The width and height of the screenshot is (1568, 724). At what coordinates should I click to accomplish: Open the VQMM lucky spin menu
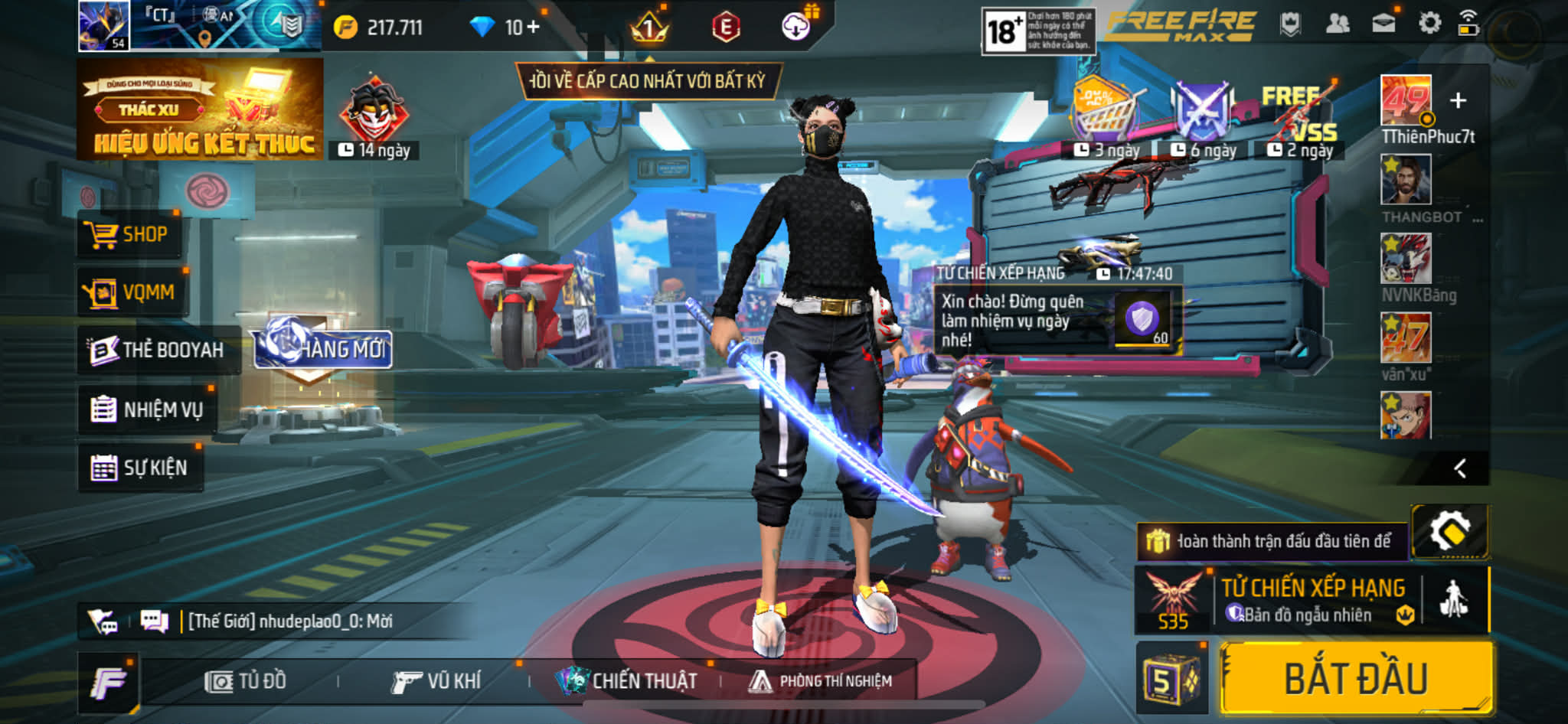coord(132,292)
